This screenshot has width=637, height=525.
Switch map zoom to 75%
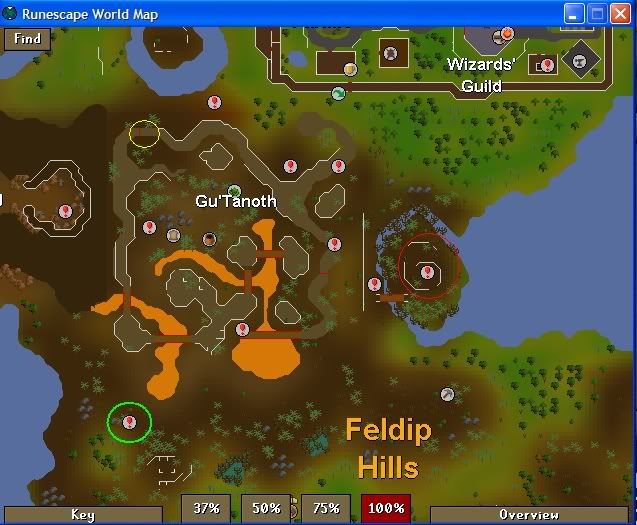click(326, 508)
